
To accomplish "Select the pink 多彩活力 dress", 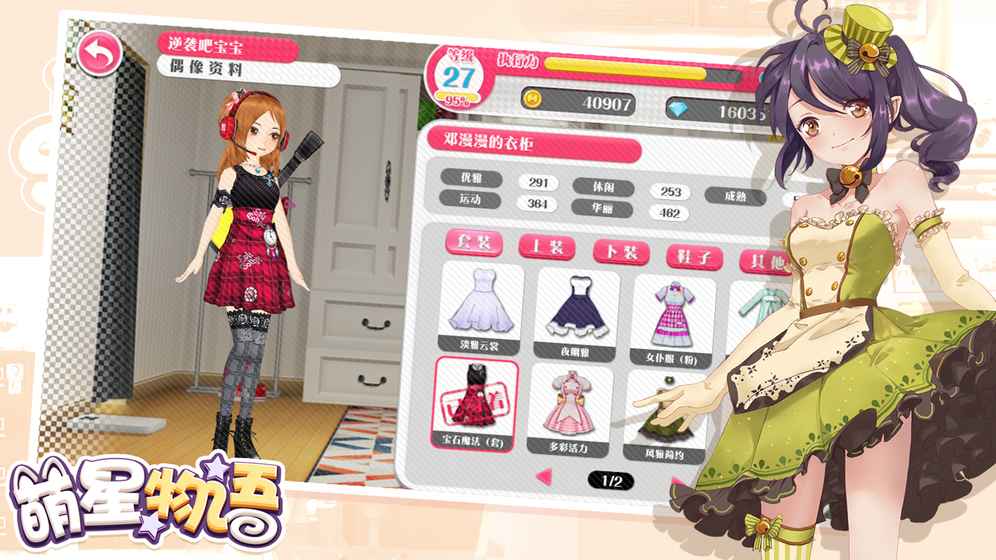I will (571, 409).
